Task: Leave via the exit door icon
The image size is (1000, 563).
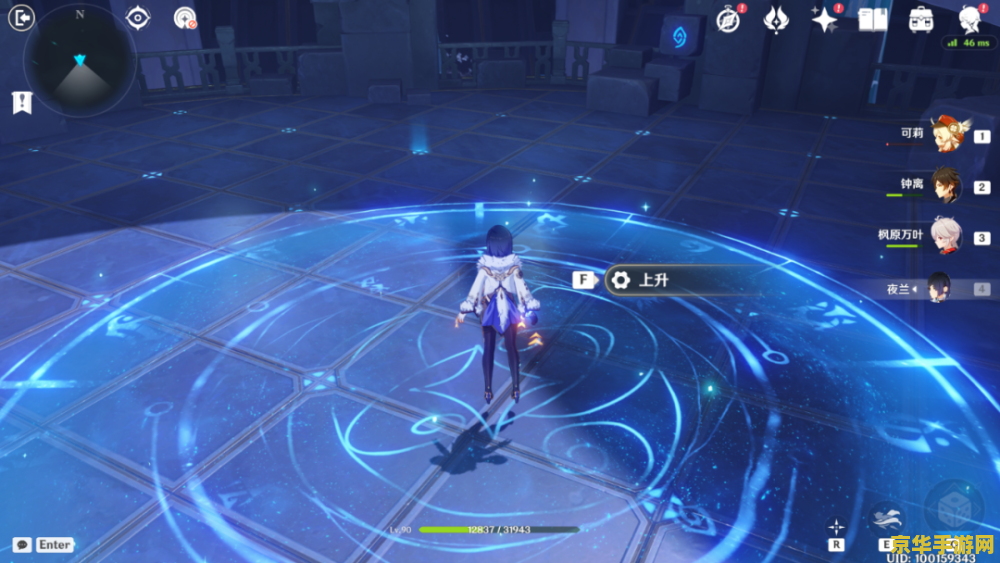Action: point(21,18)
